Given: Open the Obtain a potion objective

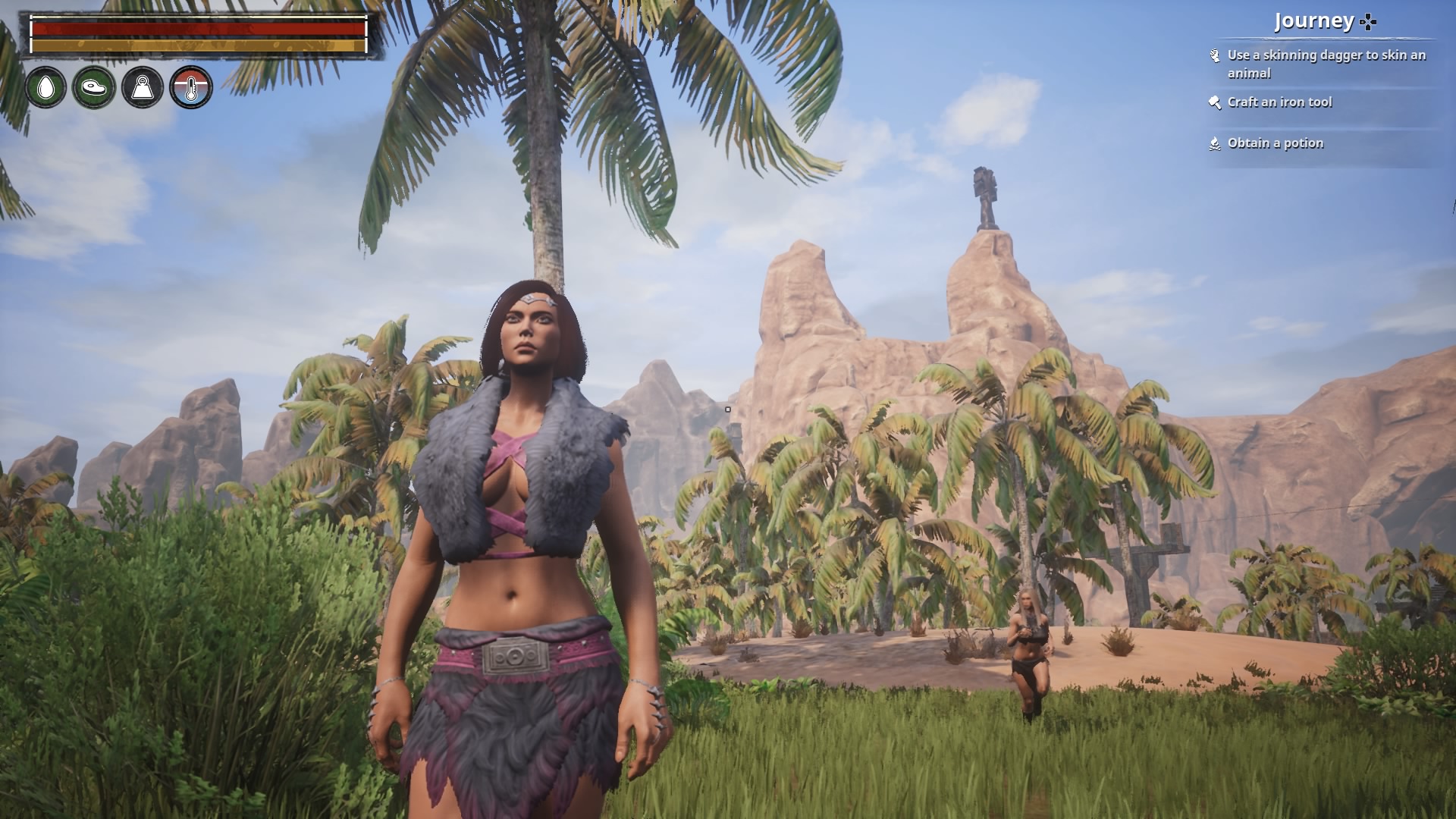Looking at the screenshot, I should 1275,143.
